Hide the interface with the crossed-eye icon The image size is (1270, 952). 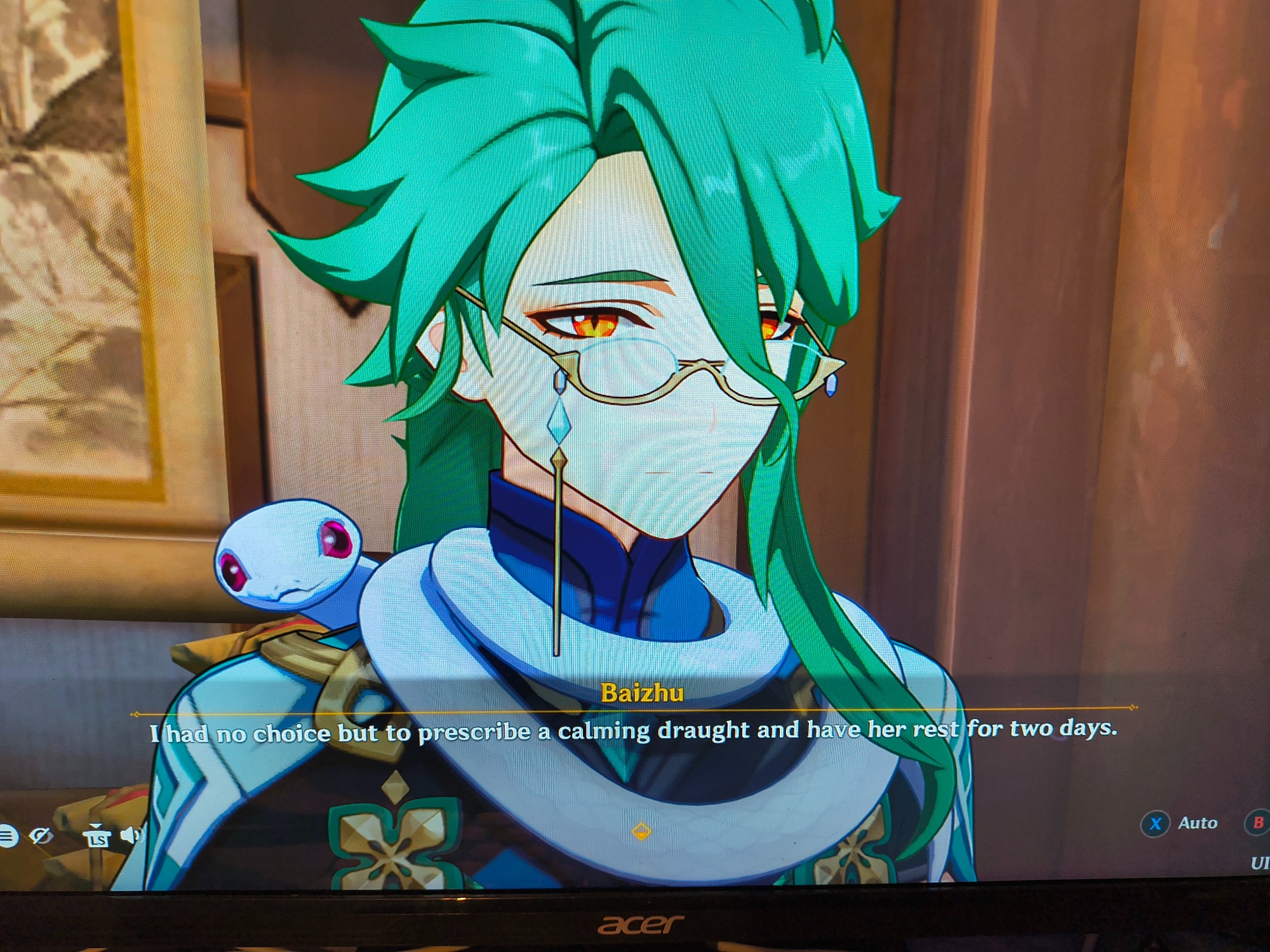tap(41, 836)
